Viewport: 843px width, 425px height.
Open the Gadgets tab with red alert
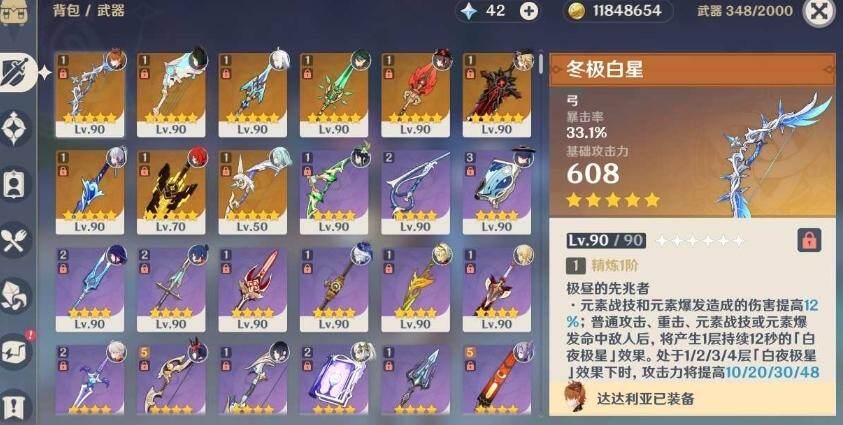[16, 351]
